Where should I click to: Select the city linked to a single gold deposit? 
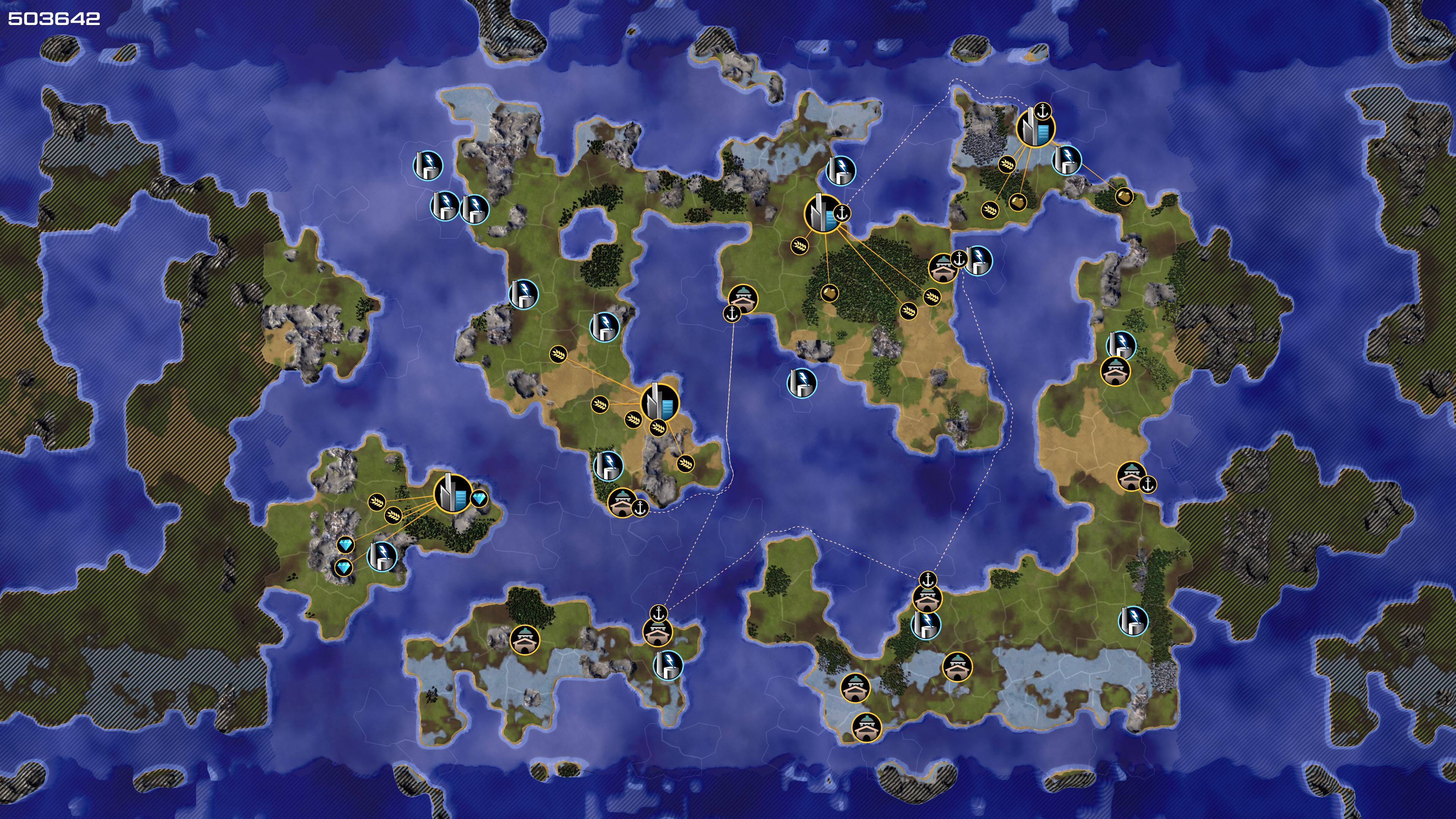822,213
